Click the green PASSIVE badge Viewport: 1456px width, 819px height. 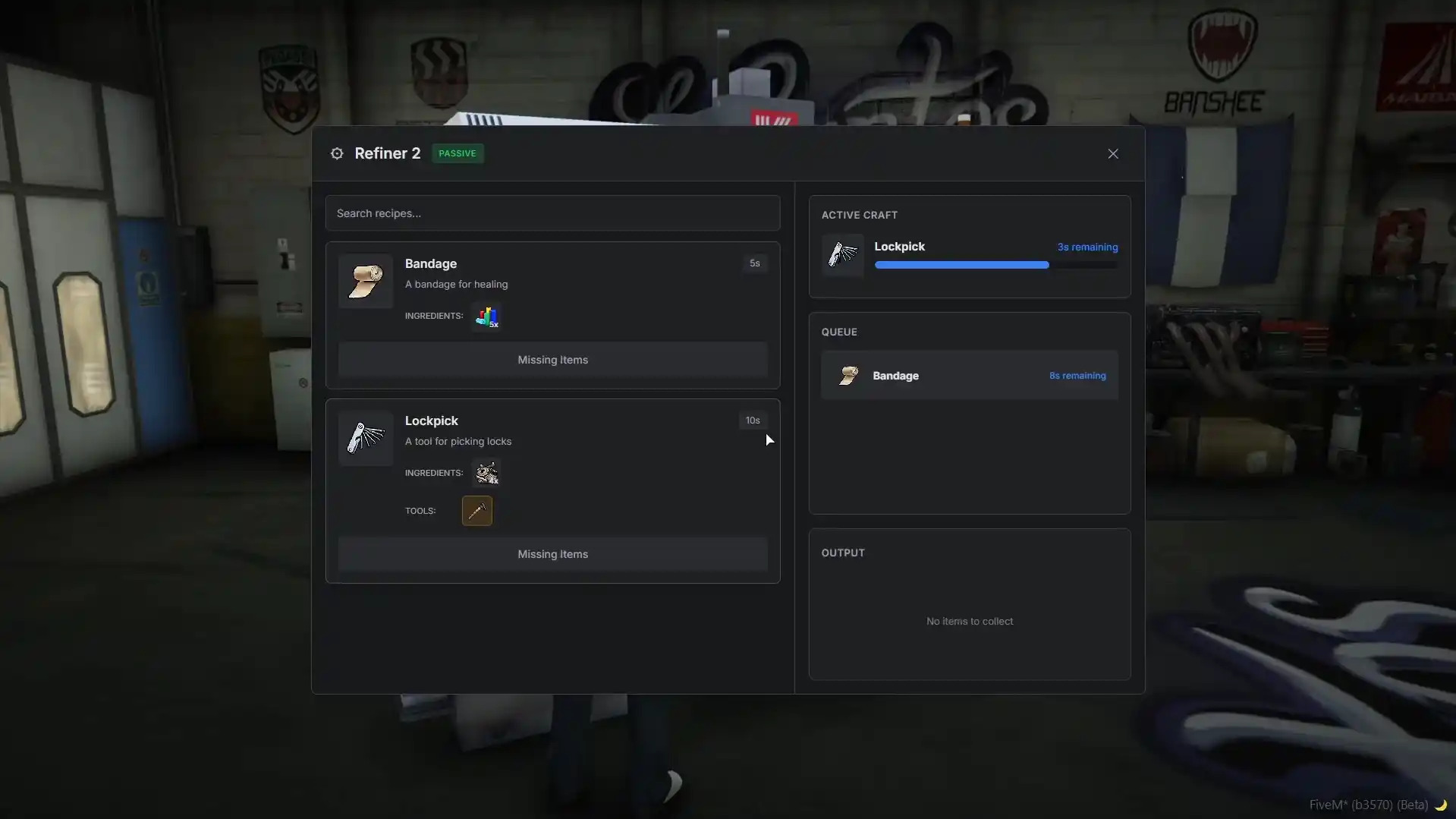[457, 153]
